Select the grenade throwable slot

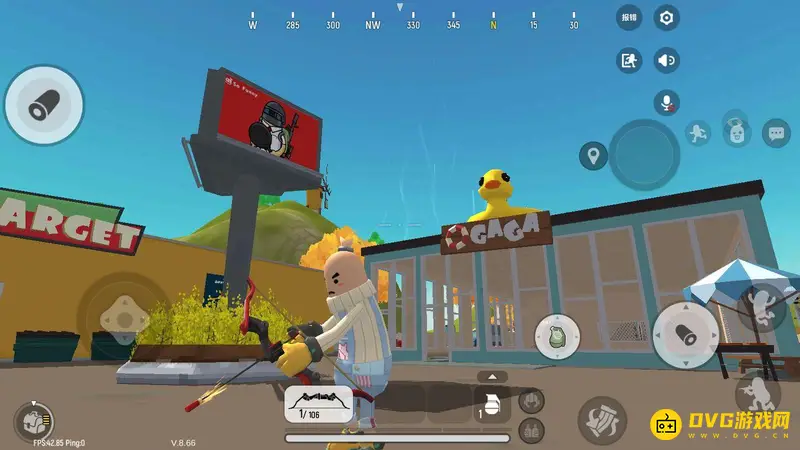(x=490, y=406)
